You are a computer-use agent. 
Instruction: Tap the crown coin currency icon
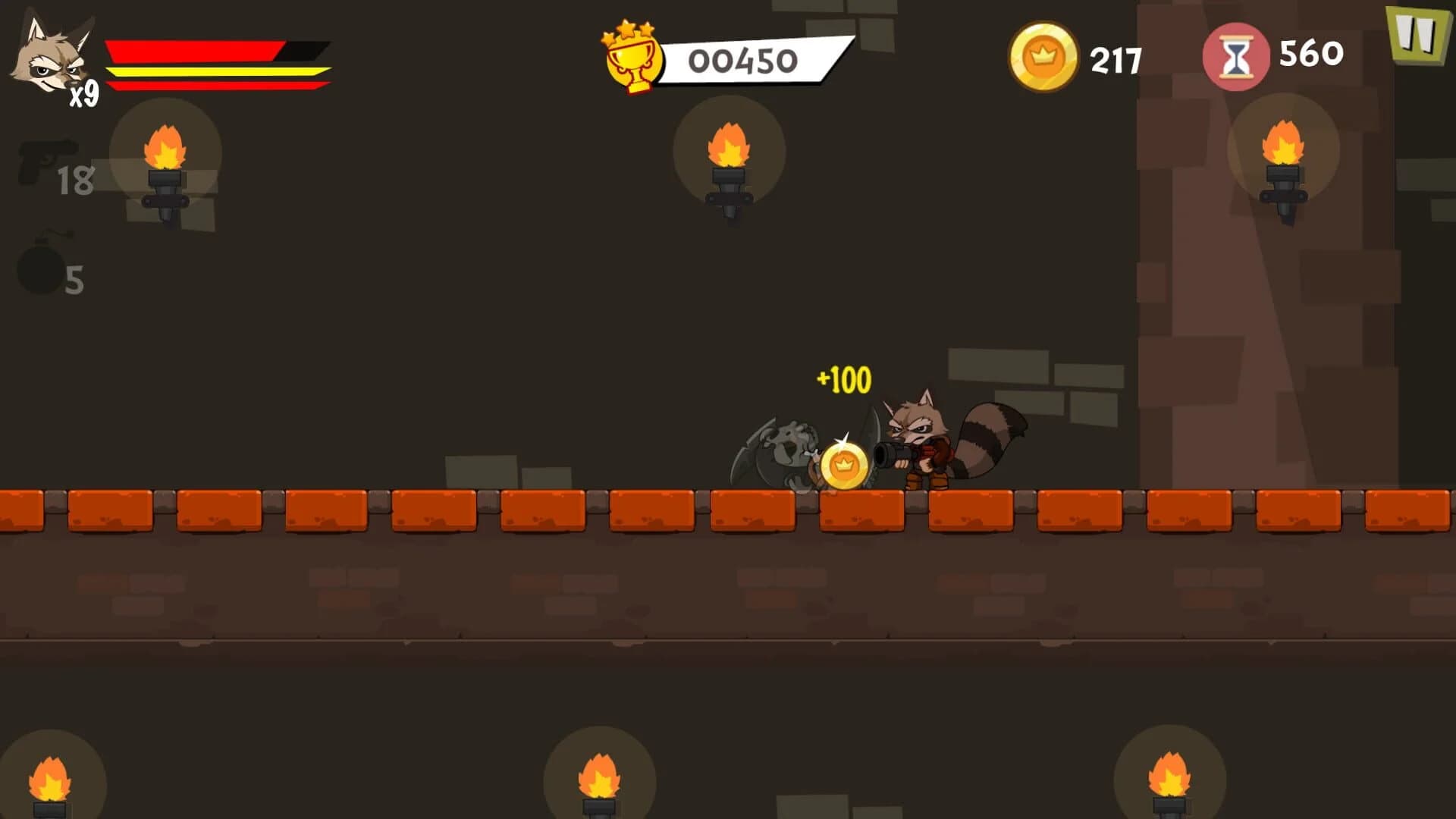(1043, 54)
